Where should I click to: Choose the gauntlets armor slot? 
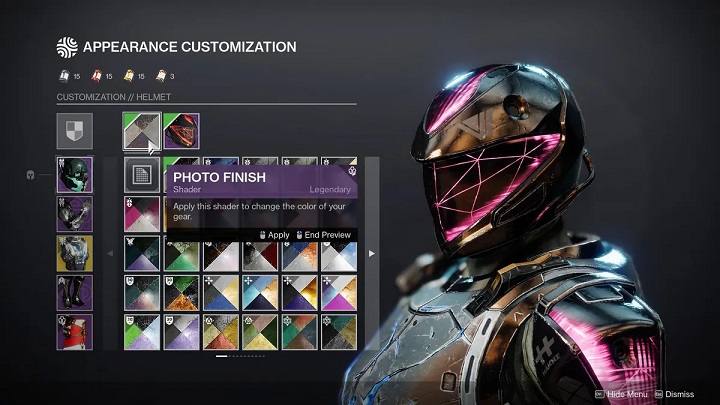click(x=75, y=214)
